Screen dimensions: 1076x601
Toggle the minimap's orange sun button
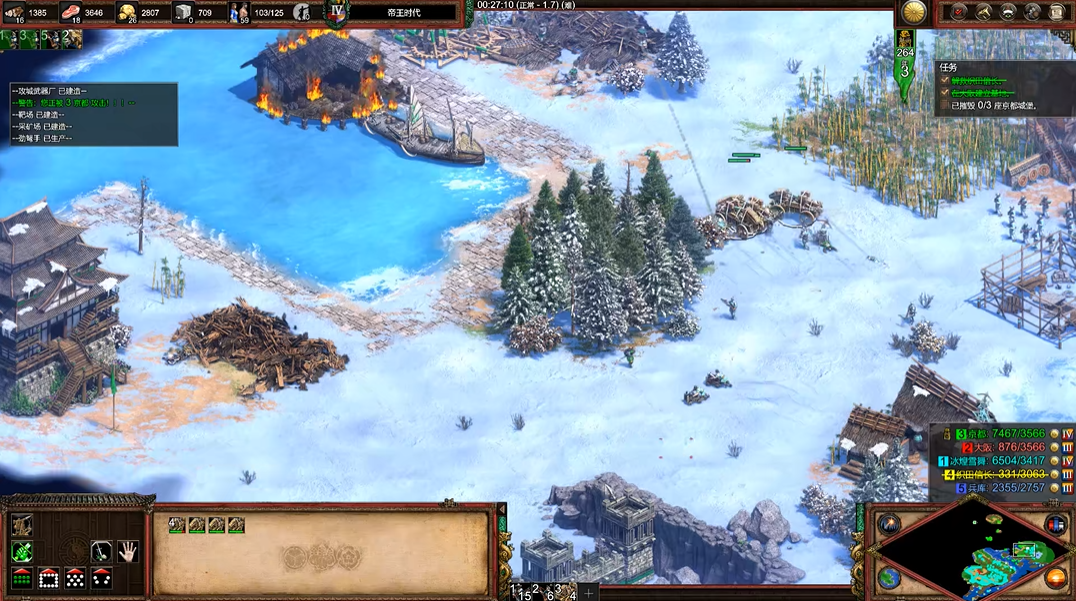tap(1055, 577)
